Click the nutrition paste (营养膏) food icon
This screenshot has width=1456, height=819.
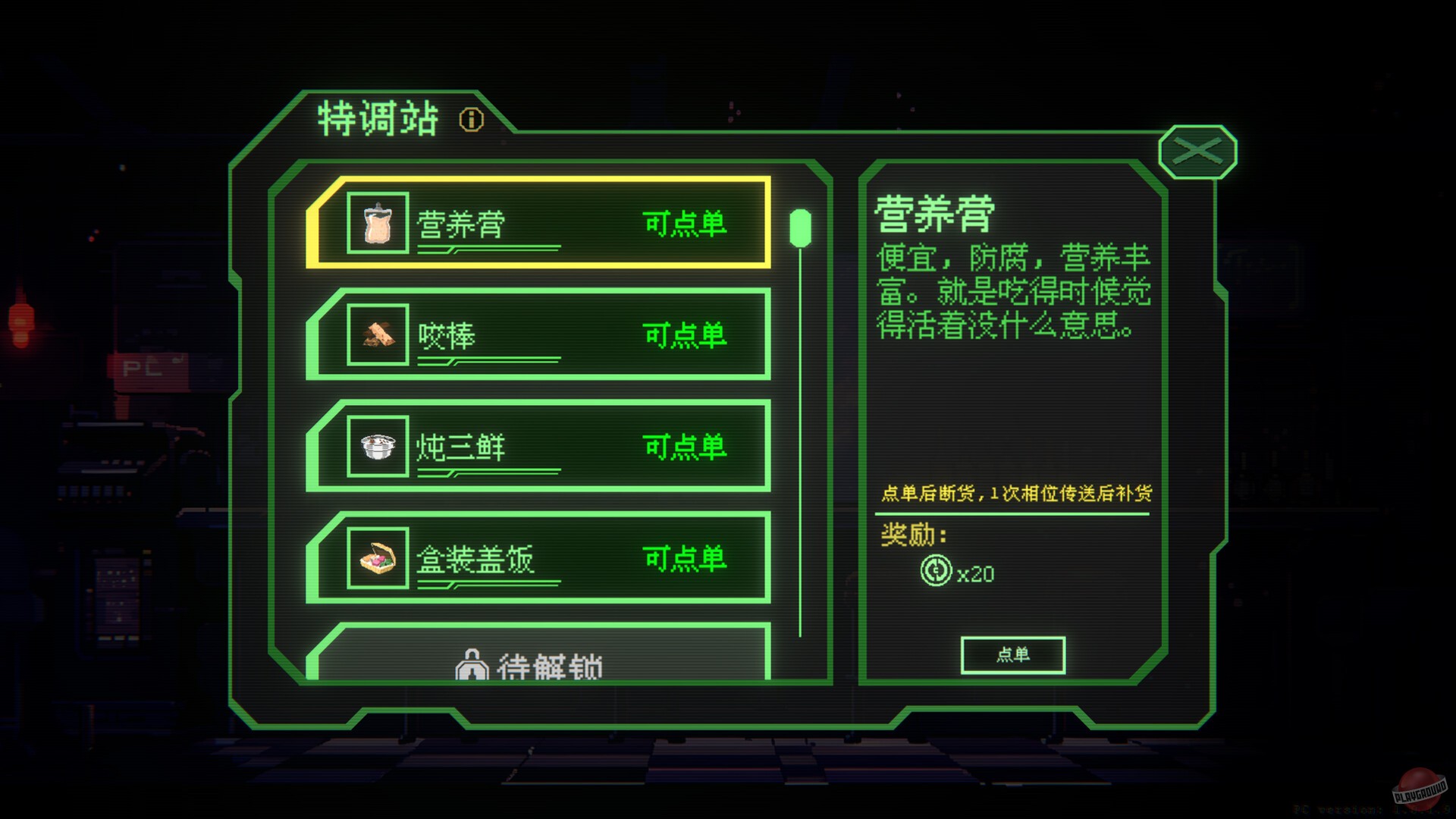377,224
